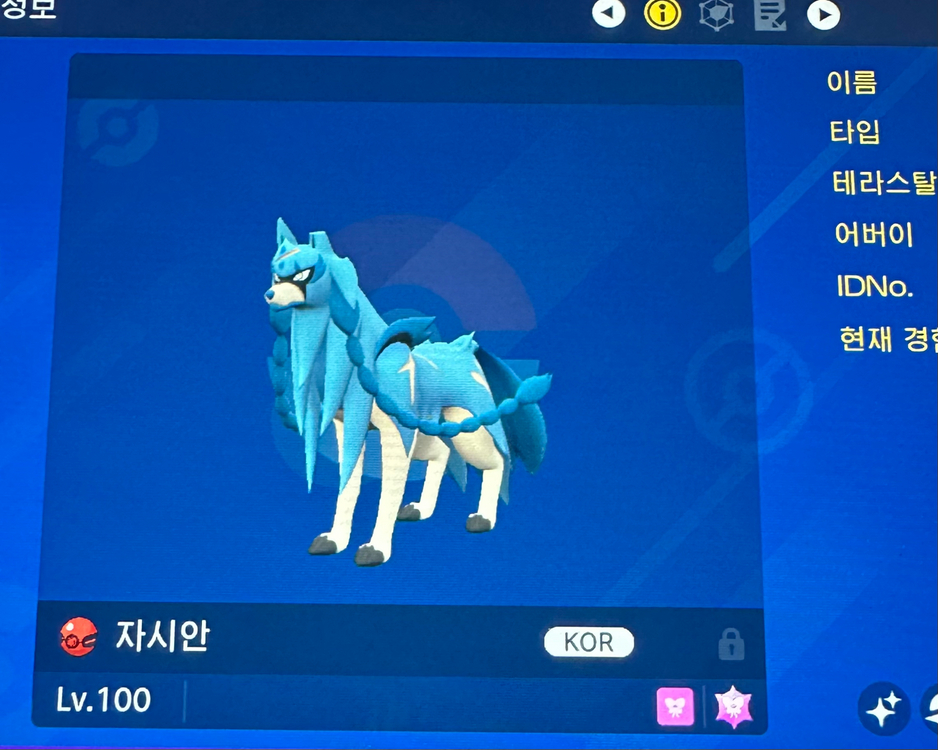Click the left arrow at the top
Screen dimensions: 938x750
(x=608, y=13)
